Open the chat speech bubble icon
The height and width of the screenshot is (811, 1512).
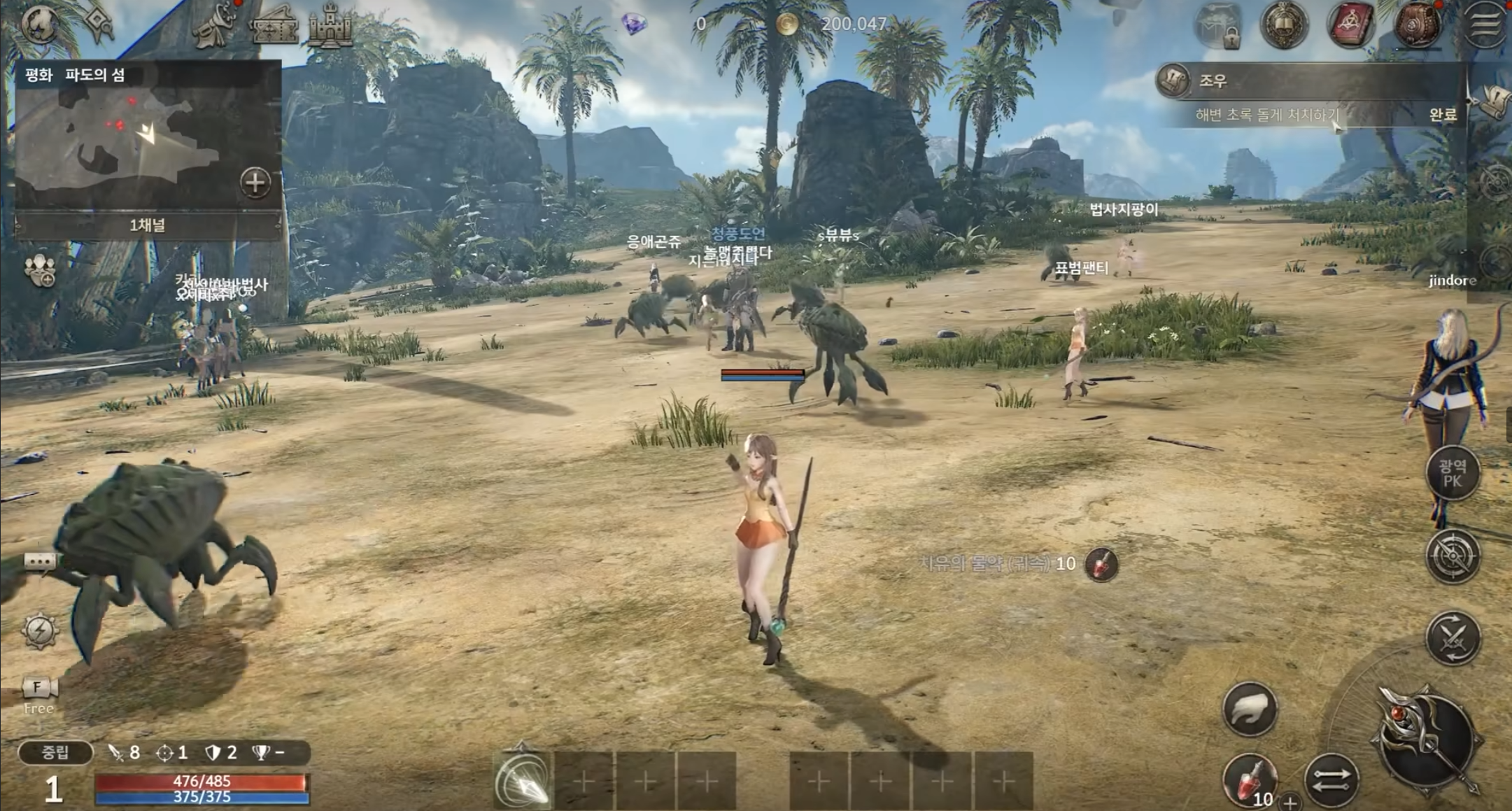[40, 561]
